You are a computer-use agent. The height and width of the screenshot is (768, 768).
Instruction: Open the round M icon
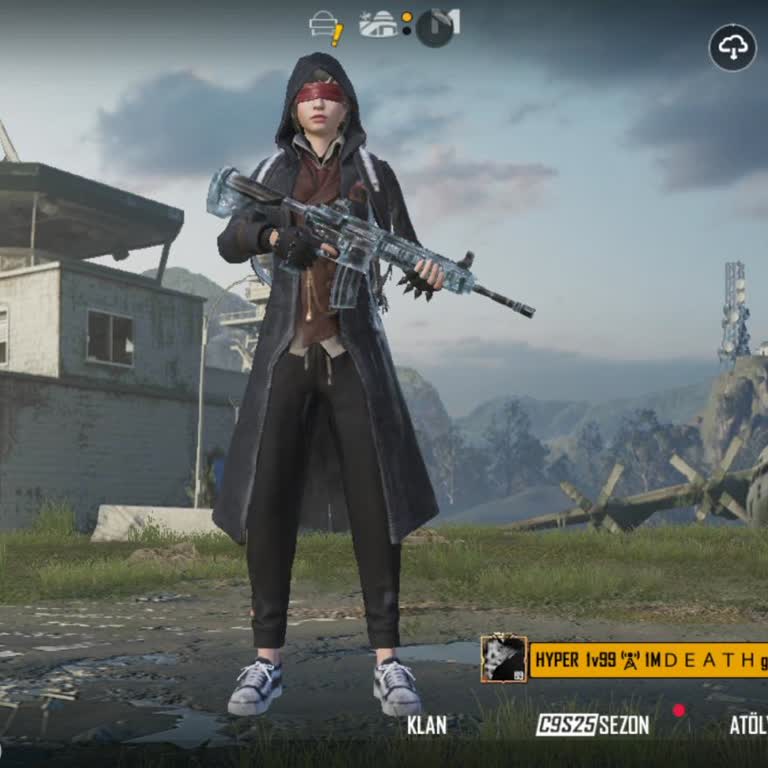tap(436, 27)
